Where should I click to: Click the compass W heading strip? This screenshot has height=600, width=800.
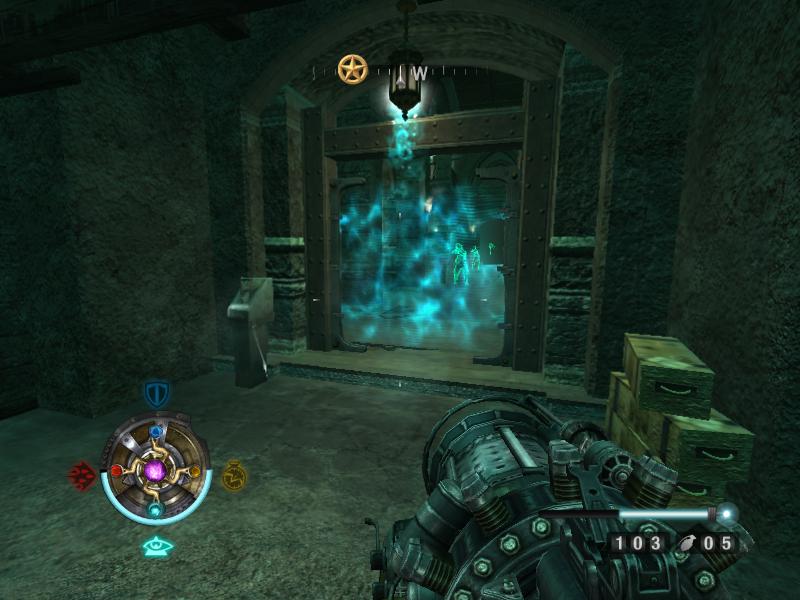(x=419, y=72)
